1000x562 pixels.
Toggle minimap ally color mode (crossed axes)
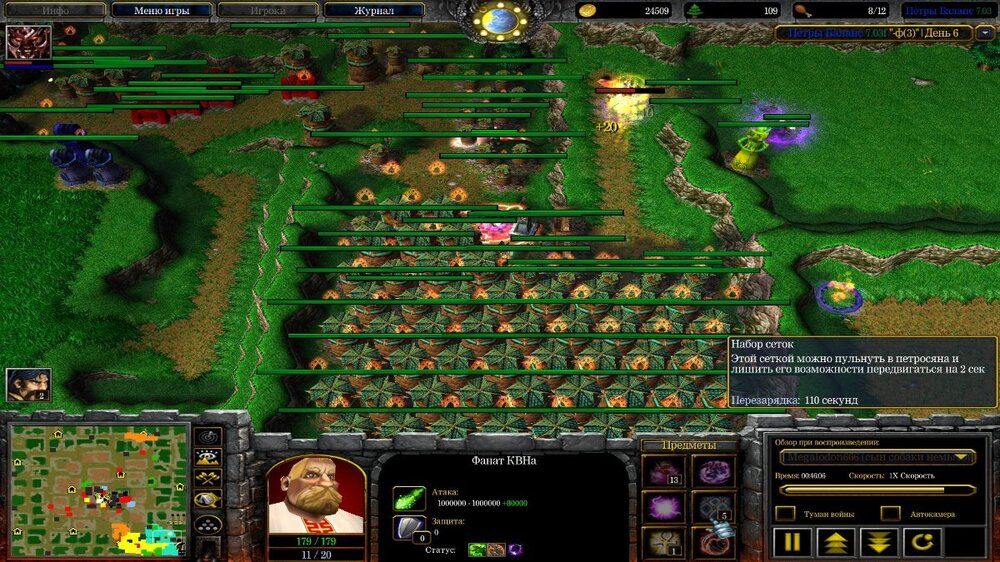click(209, 479)
